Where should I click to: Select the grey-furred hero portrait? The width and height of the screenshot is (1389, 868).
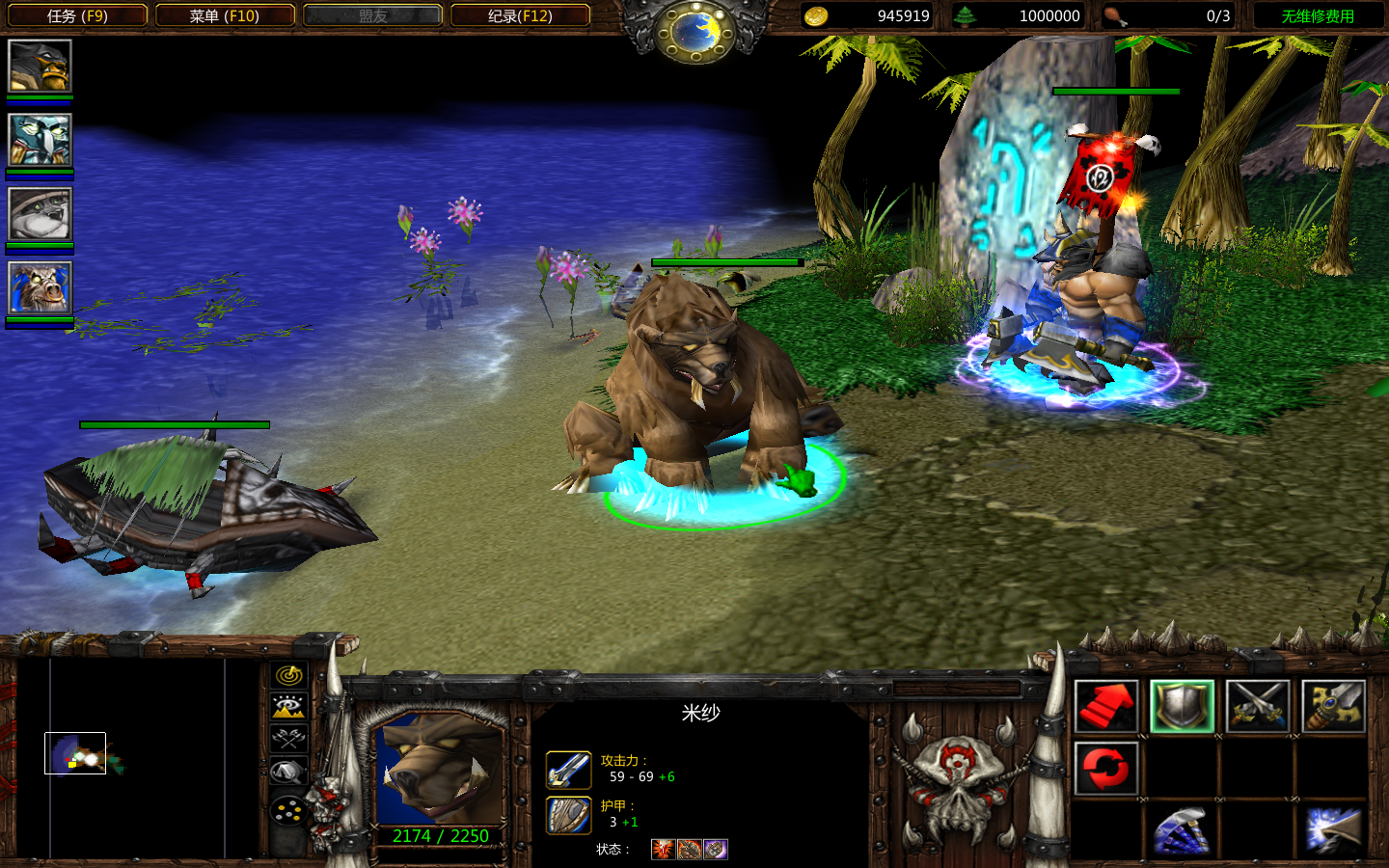[x=40, y=213]
